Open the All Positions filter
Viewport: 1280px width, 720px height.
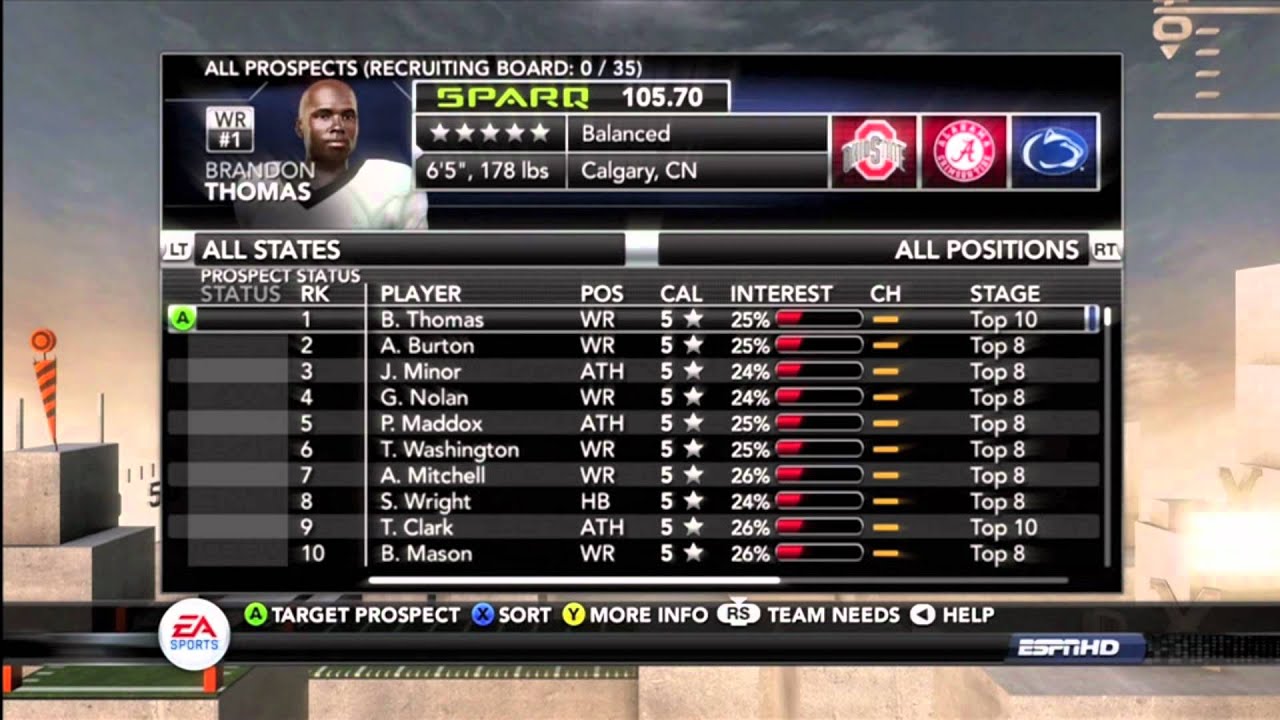click(887, 249)
